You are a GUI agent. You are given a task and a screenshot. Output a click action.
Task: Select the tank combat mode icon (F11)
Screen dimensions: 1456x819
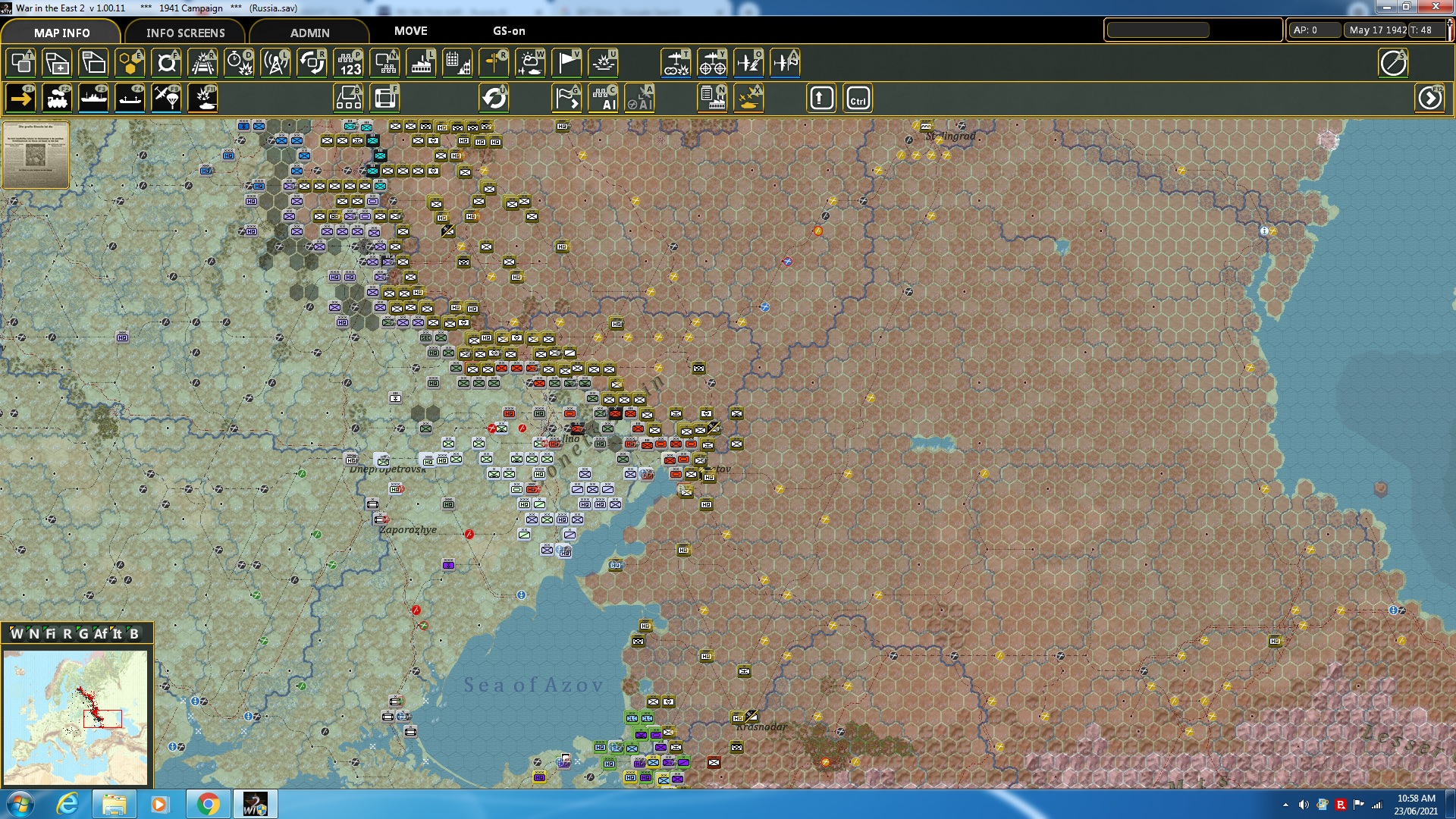pyautogui.click(x=202, y=98)
